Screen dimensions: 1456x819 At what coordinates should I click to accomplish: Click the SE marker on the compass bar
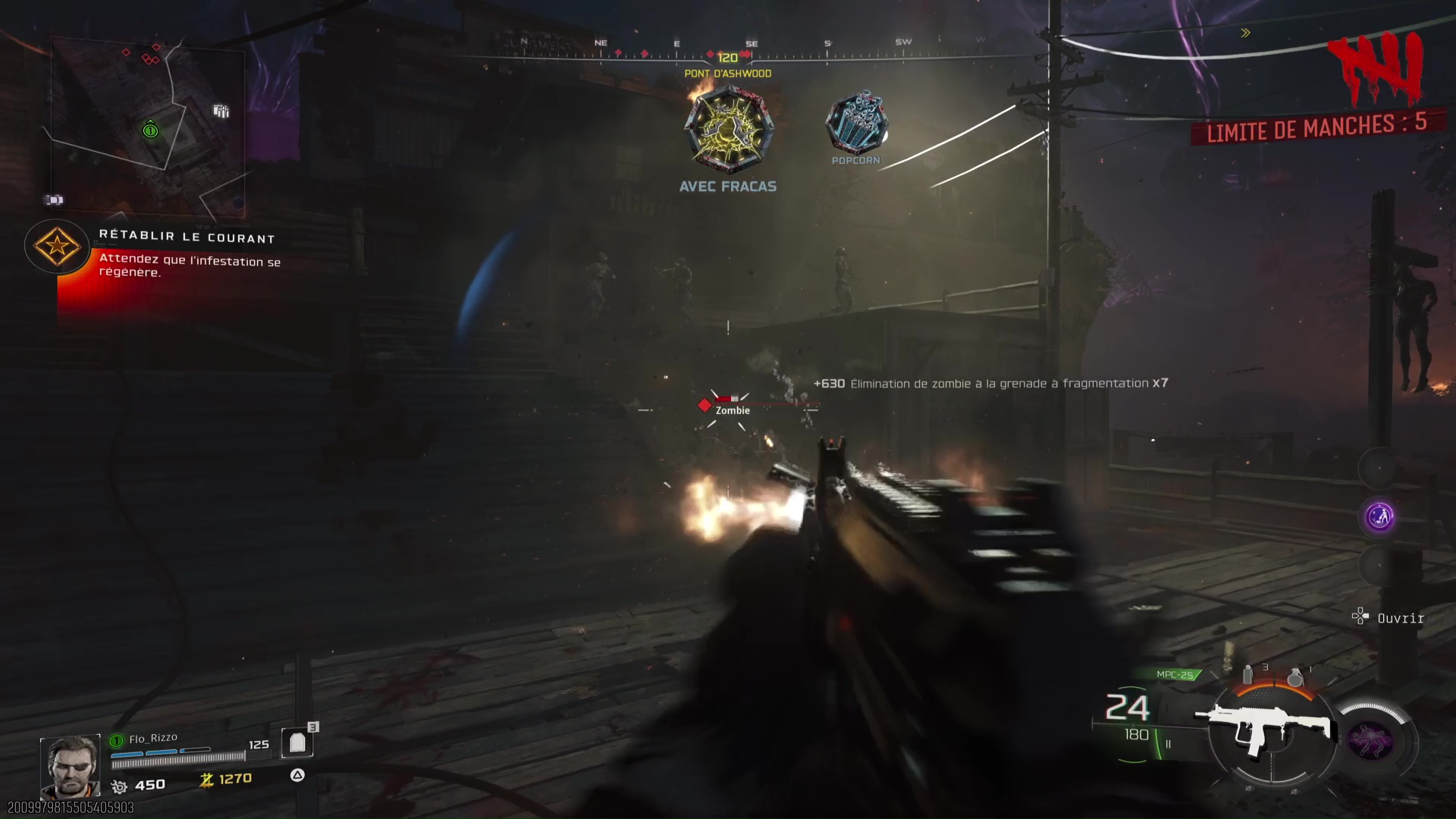[x=751, y=43]
